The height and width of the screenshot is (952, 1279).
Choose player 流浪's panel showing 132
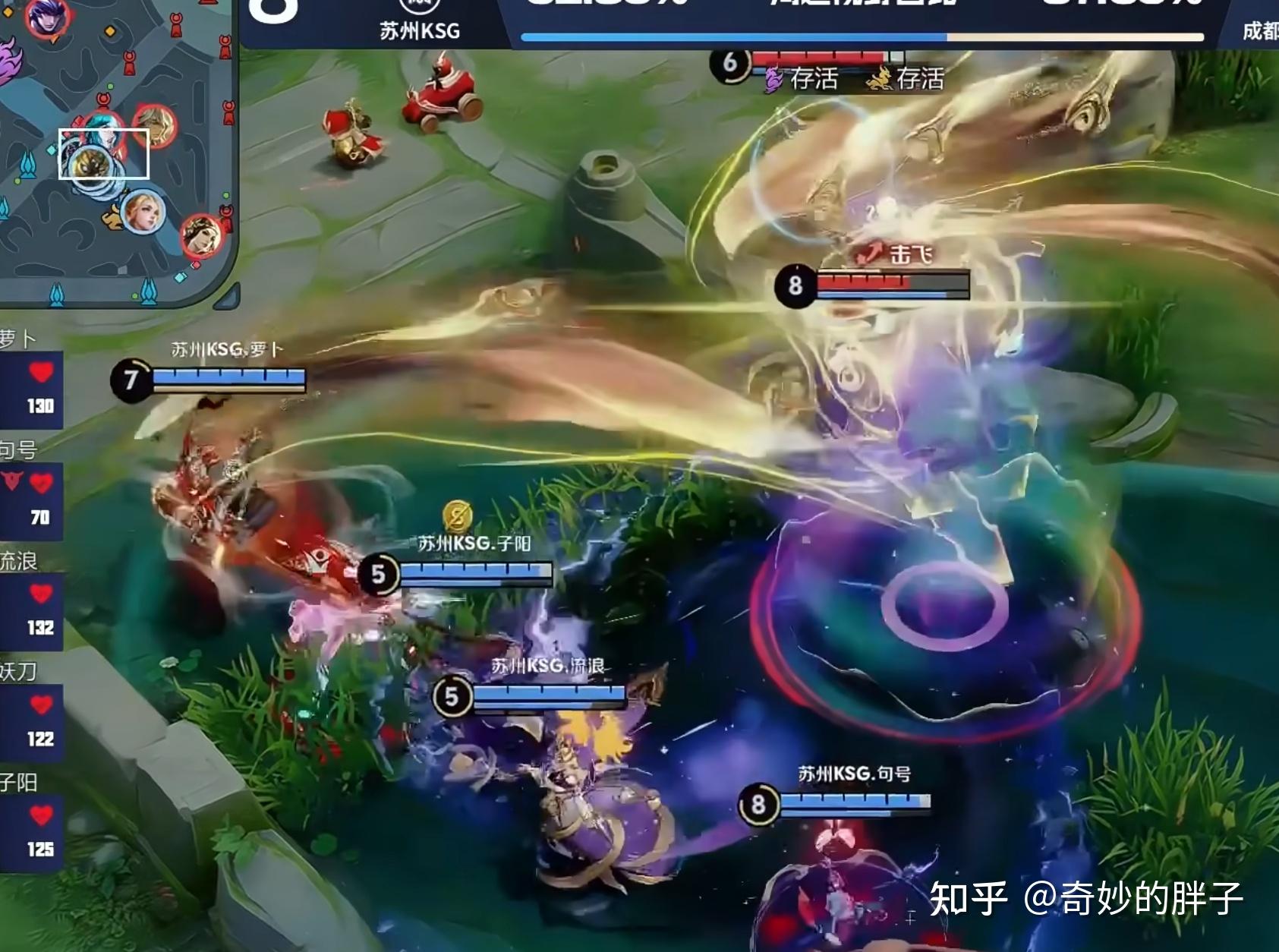pos(31,610)
